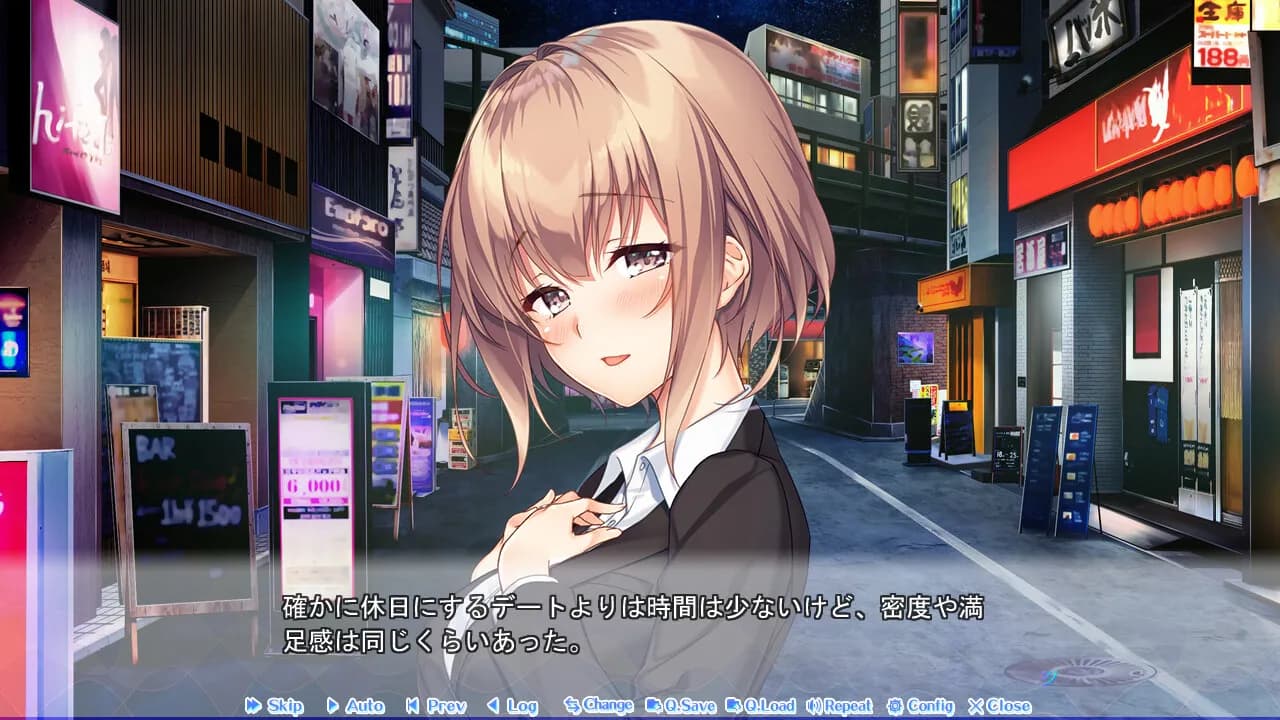Click the Prev rewind icon
The width and height of the screenshot is (1280, 720).
point(411,706)
